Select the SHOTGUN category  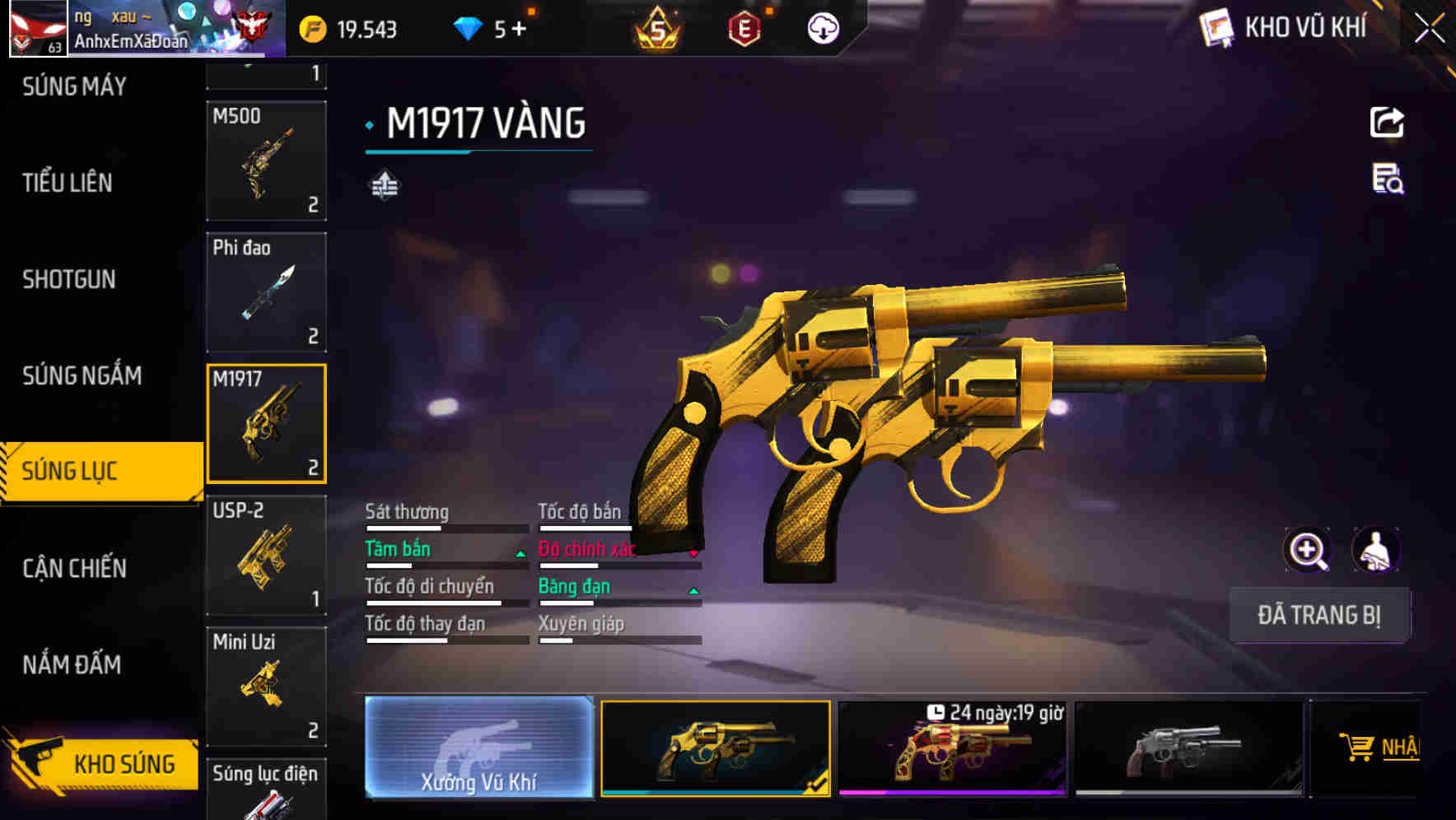click(x=69, y=280)
